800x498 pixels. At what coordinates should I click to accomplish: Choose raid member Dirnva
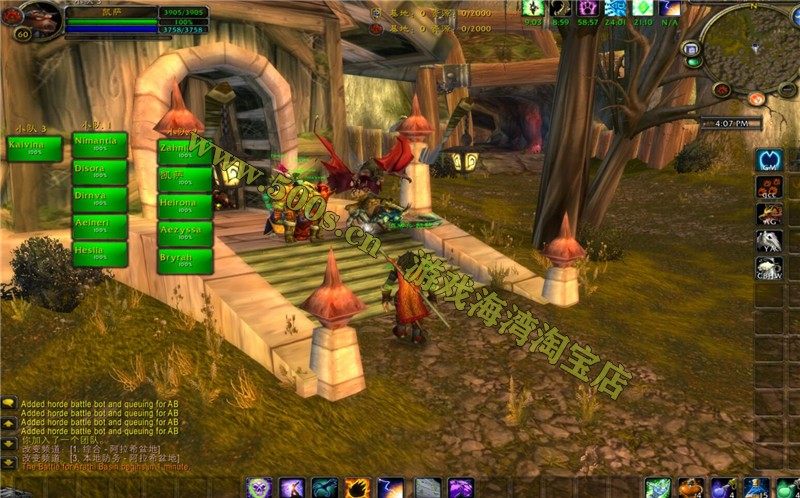tap(99, 199)
